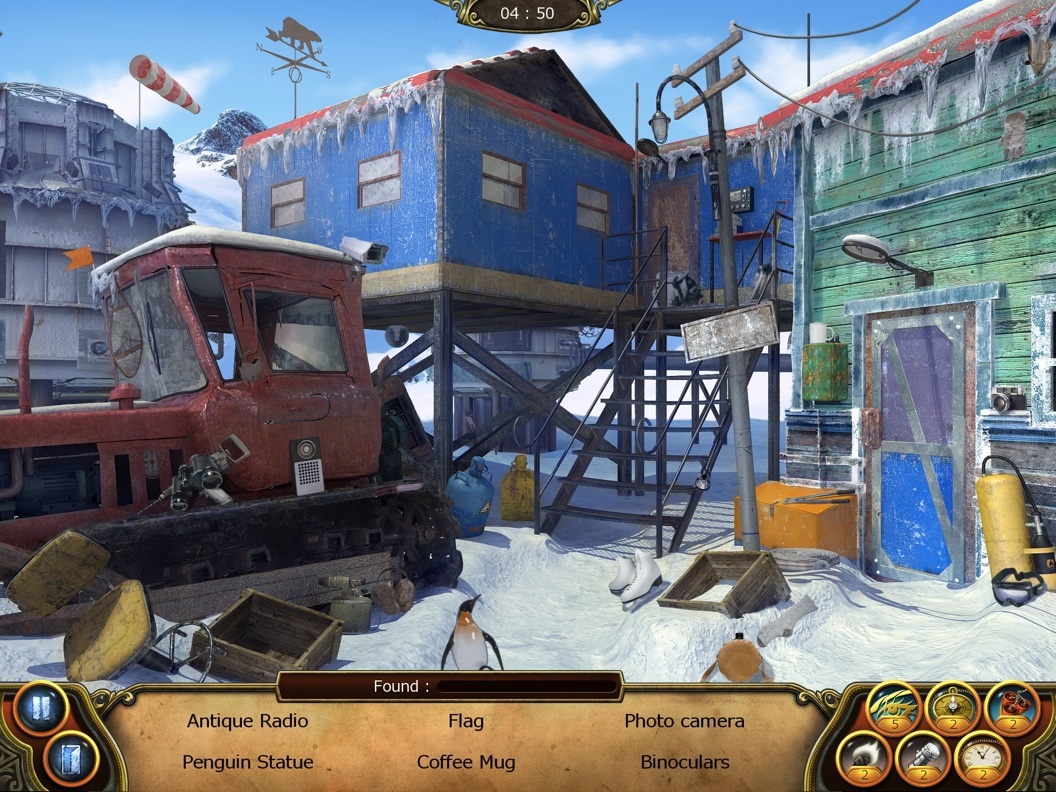The image size is (1056, 792).
Task: Turn on the flashlight power-up
Action: [x=923, y=756]
